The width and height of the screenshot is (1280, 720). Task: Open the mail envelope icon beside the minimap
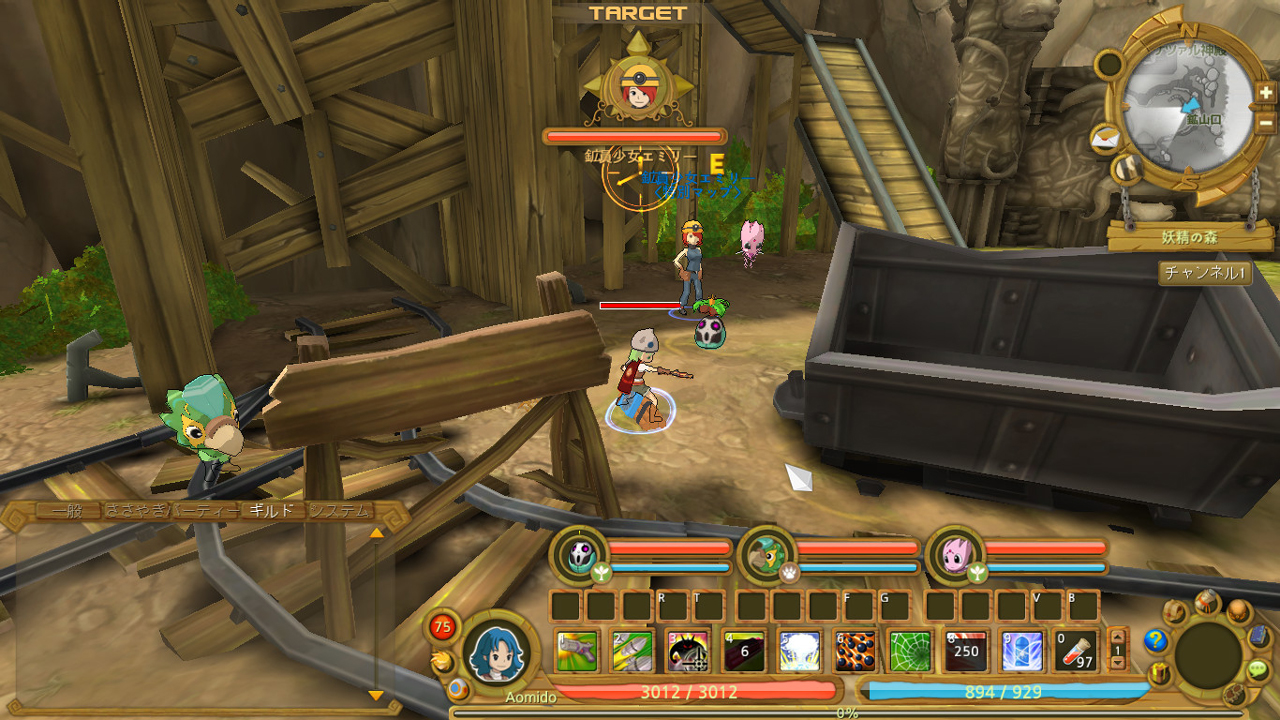coord(1103,139)
